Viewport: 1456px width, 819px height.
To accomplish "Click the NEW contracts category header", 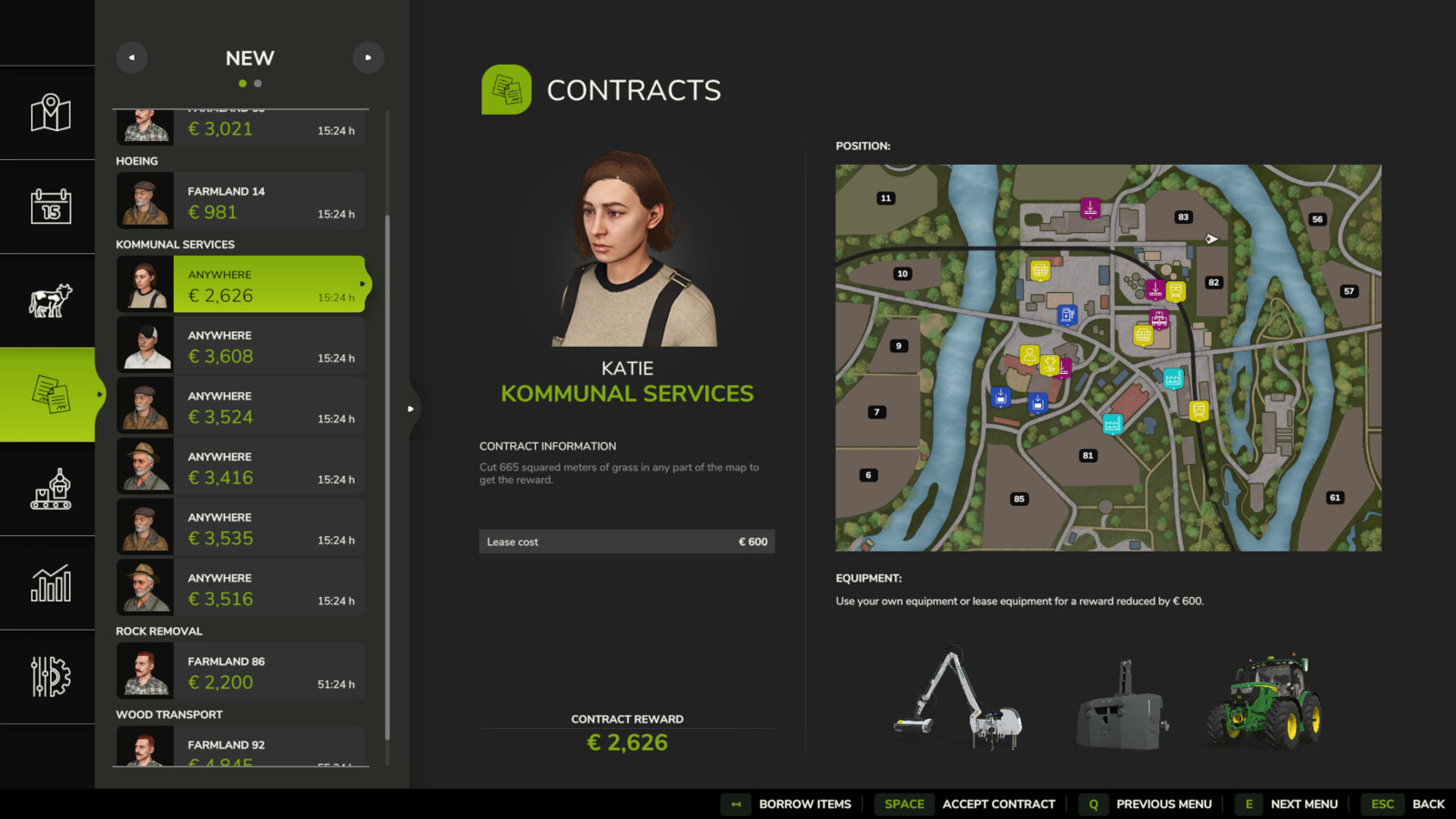I will click(x=248, y=58).
